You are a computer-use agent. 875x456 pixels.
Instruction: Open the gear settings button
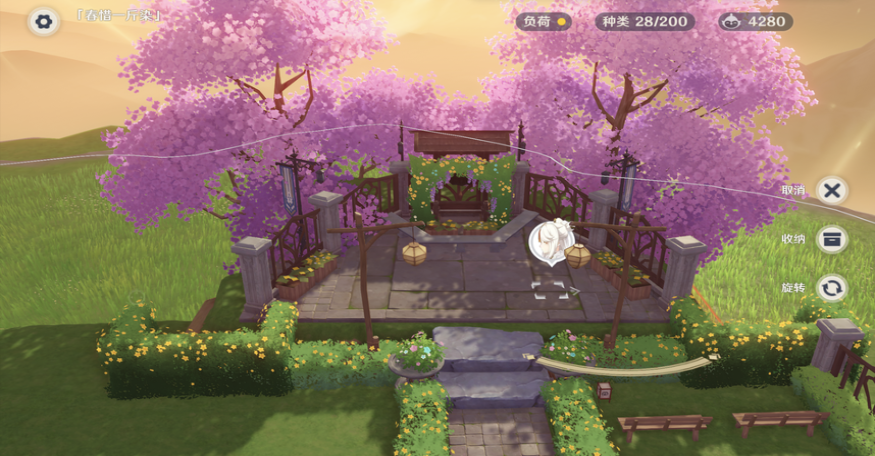pyautogui.click(x=43, y=20)
